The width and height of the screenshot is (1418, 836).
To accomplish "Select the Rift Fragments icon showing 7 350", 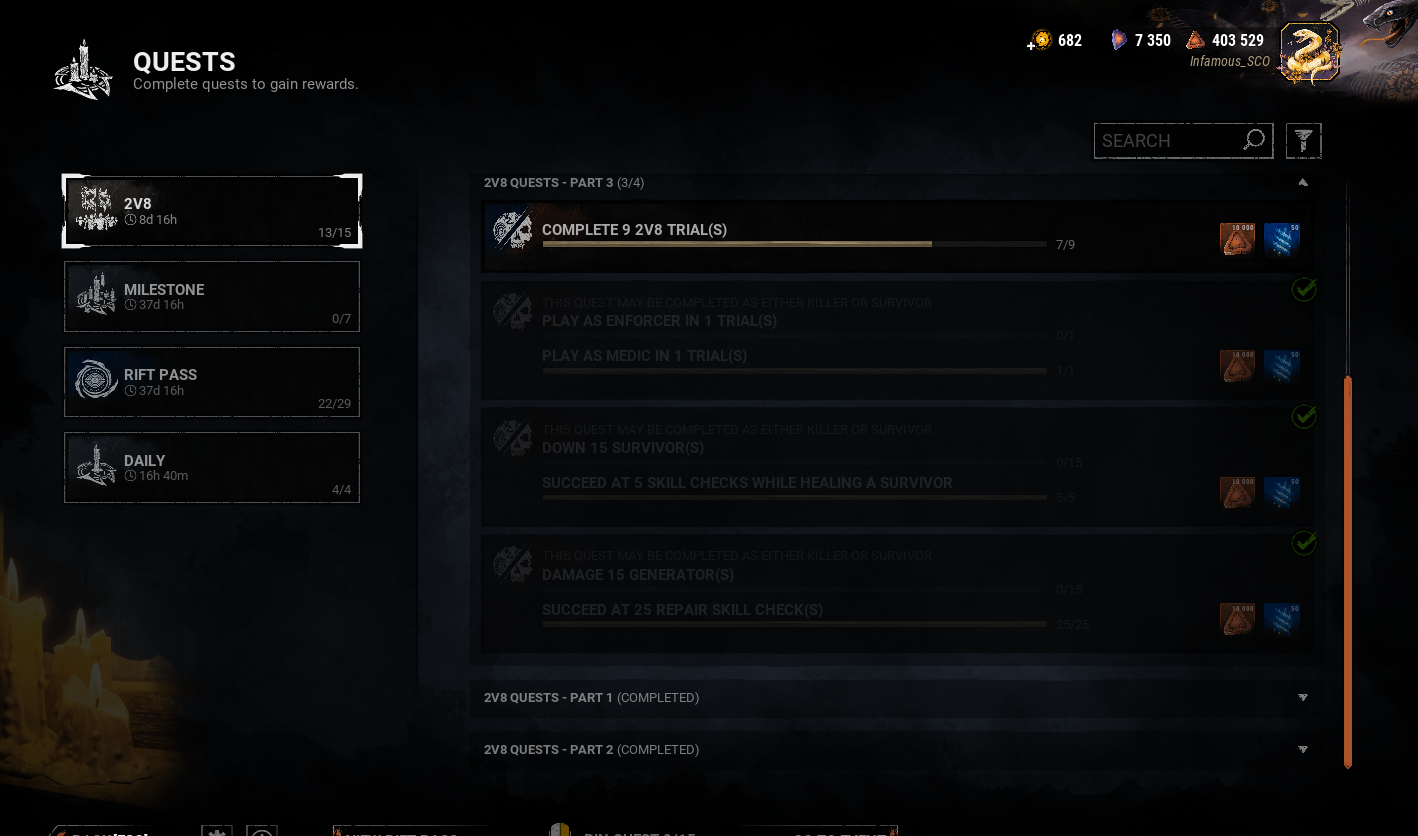I will coord(1118,40).
